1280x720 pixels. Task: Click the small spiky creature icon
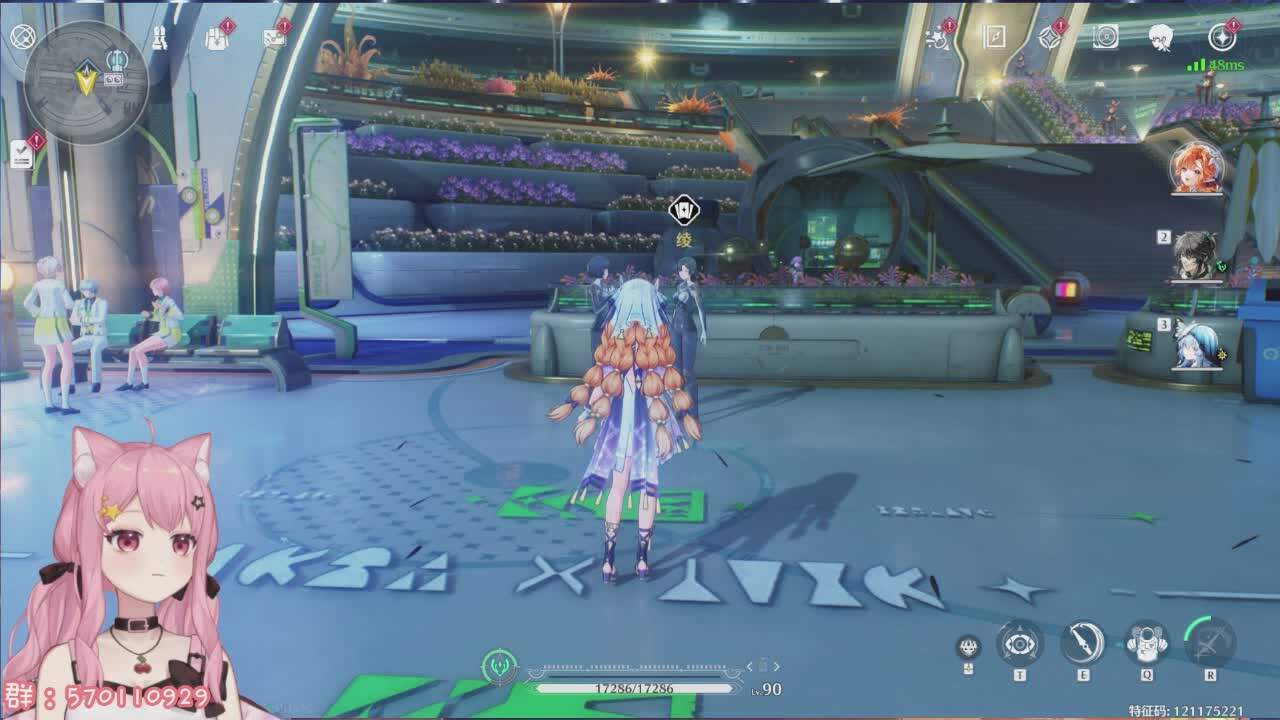click(x=967, y=646)
